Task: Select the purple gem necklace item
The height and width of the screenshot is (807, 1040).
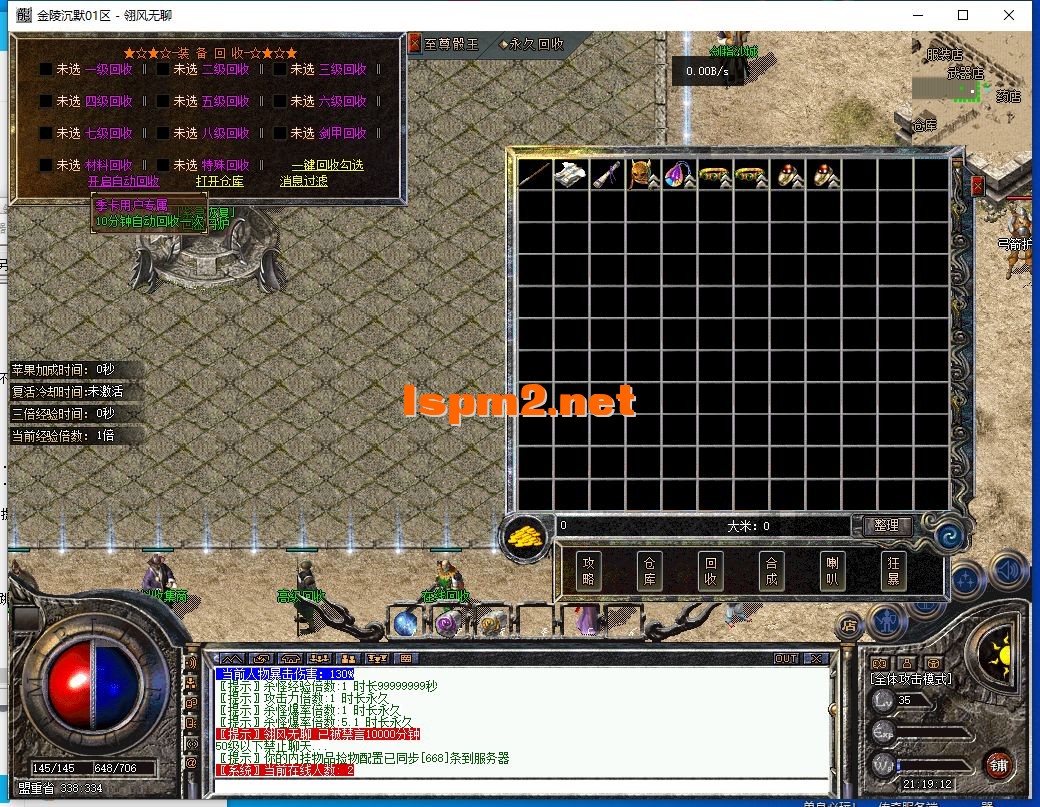Action: (680, 175)
